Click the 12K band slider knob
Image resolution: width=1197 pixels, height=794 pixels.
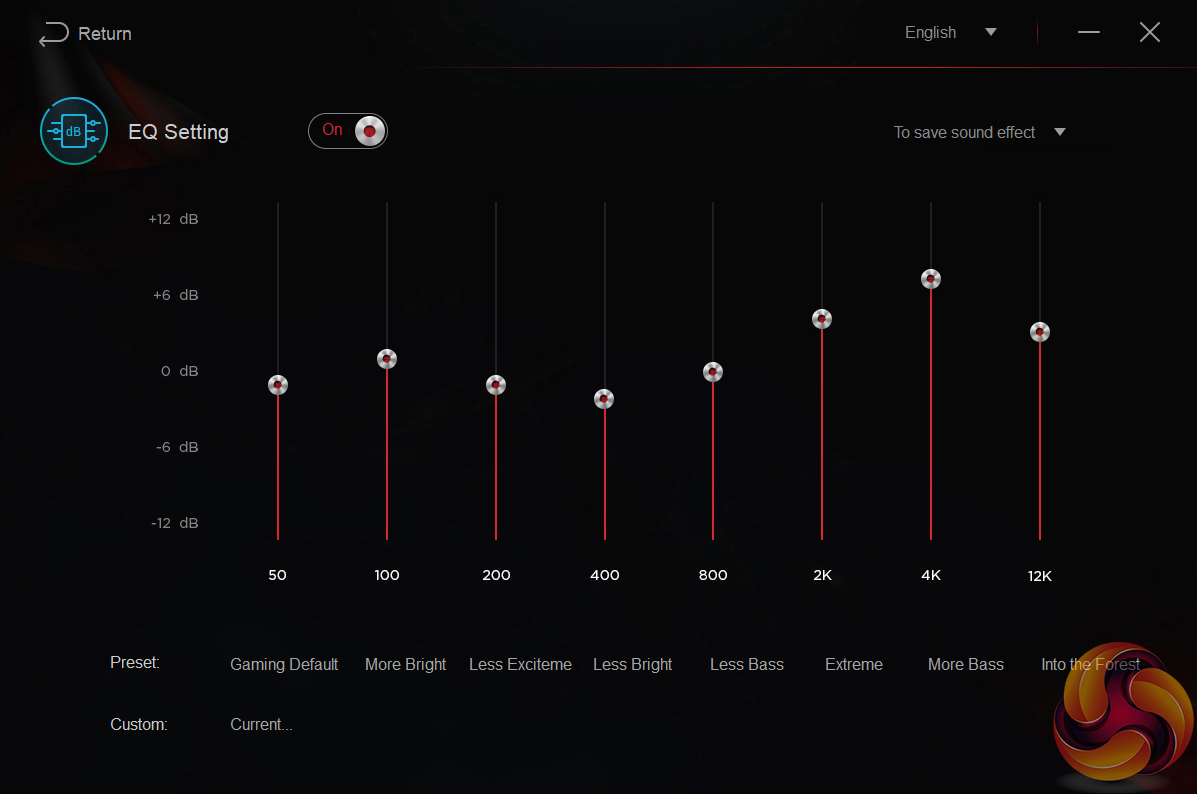[1040, 332]
